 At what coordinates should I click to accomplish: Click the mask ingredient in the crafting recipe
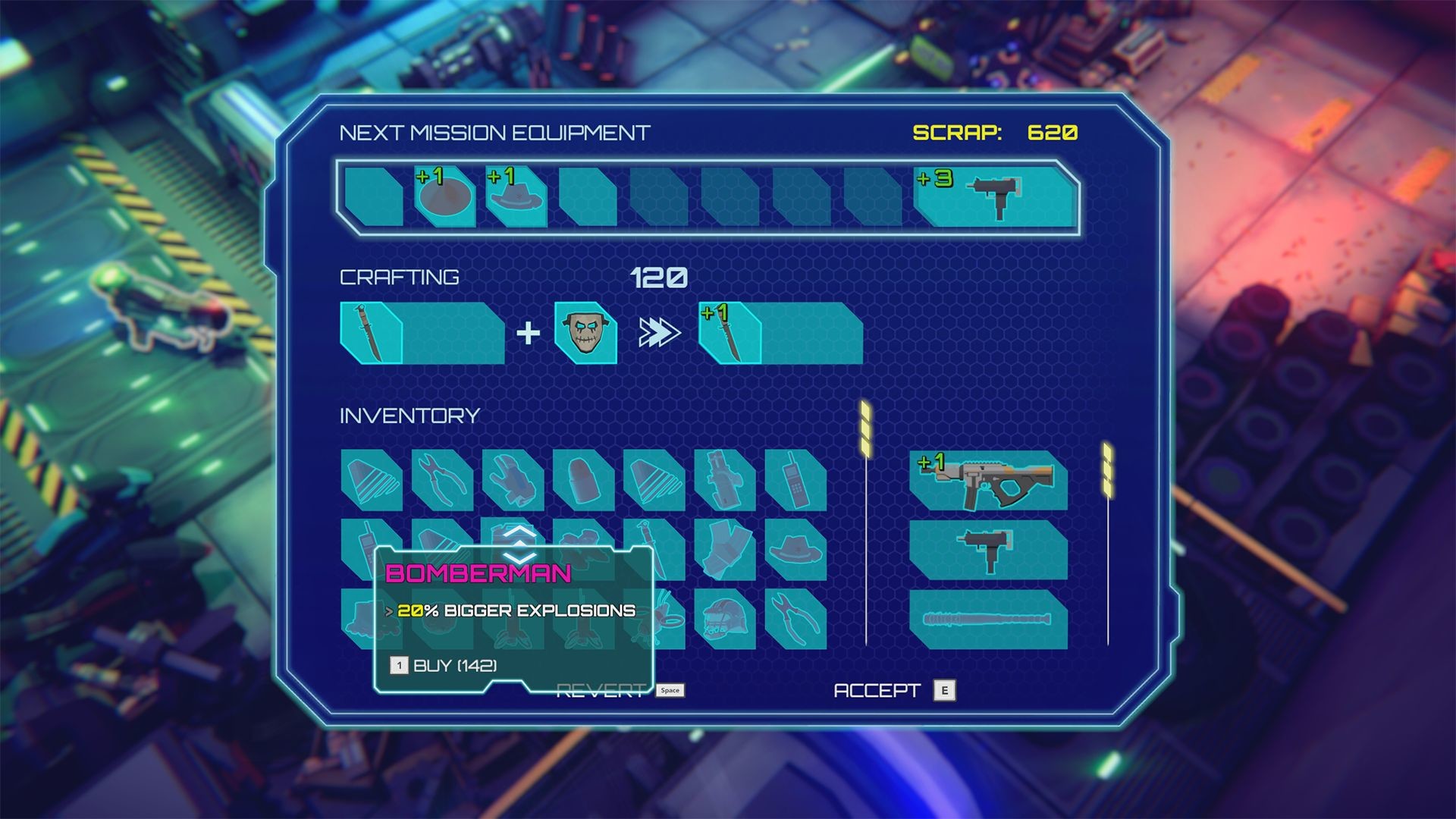[x=586, y=331]
